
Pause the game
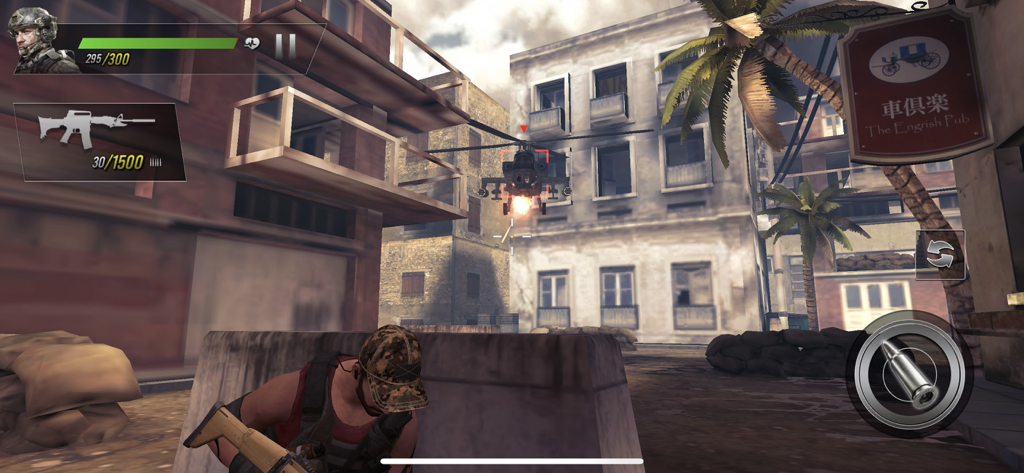[x=285, y=45]
